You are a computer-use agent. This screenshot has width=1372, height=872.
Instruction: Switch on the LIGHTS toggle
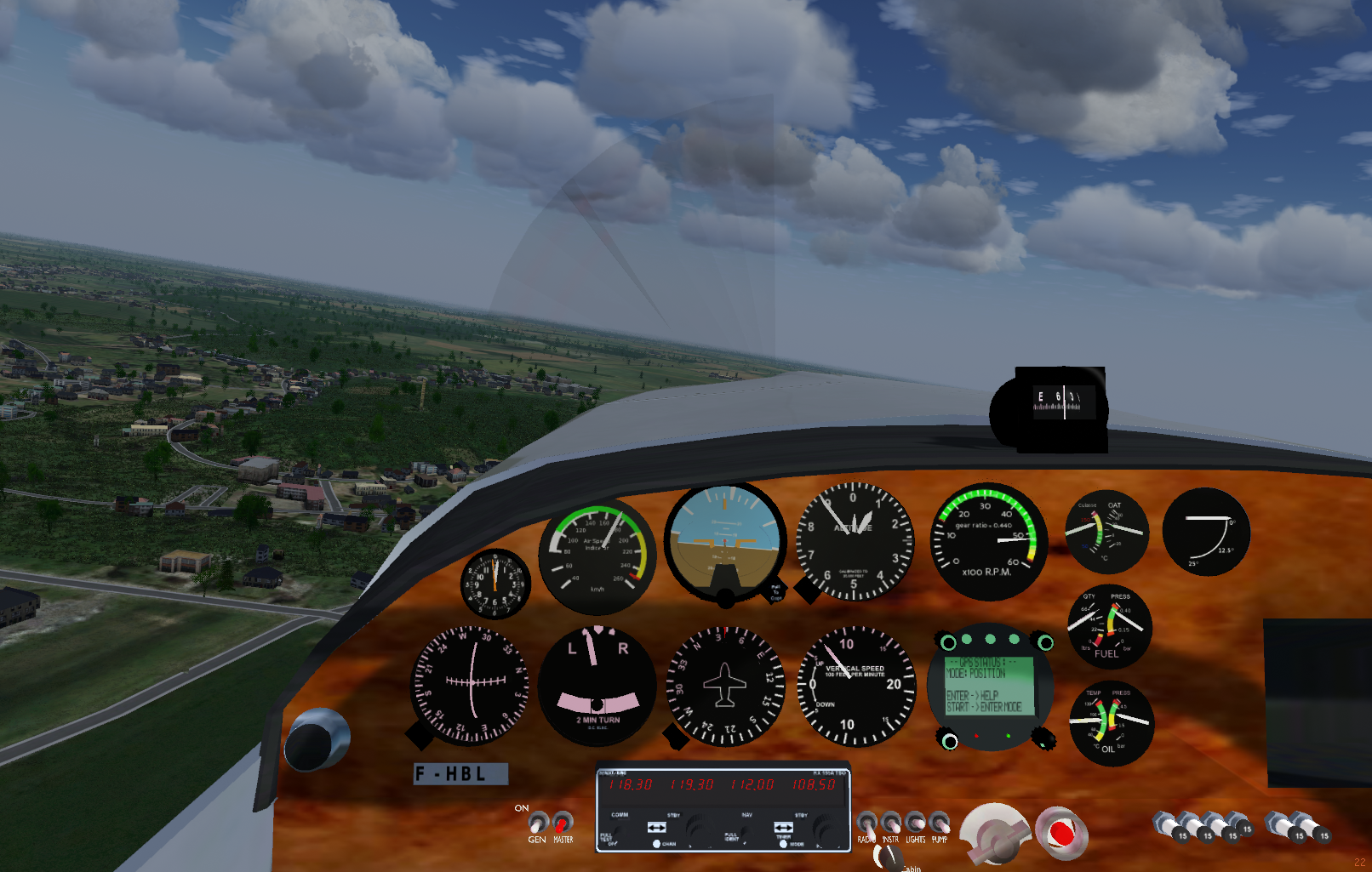point(915,824)
